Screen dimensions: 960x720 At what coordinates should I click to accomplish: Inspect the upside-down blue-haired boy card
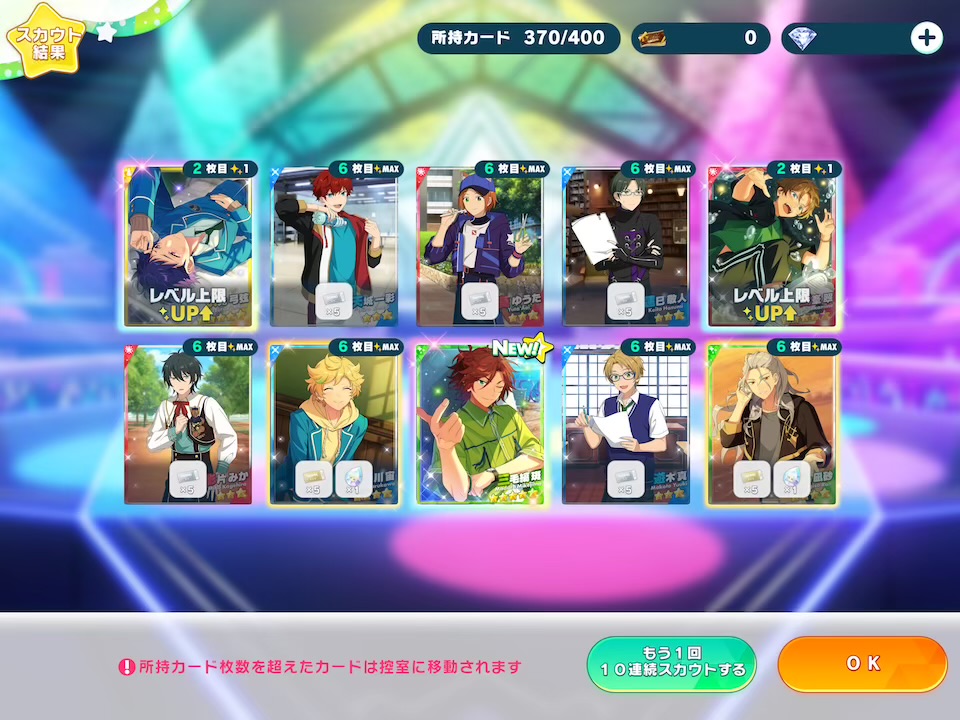pos(188,247)
